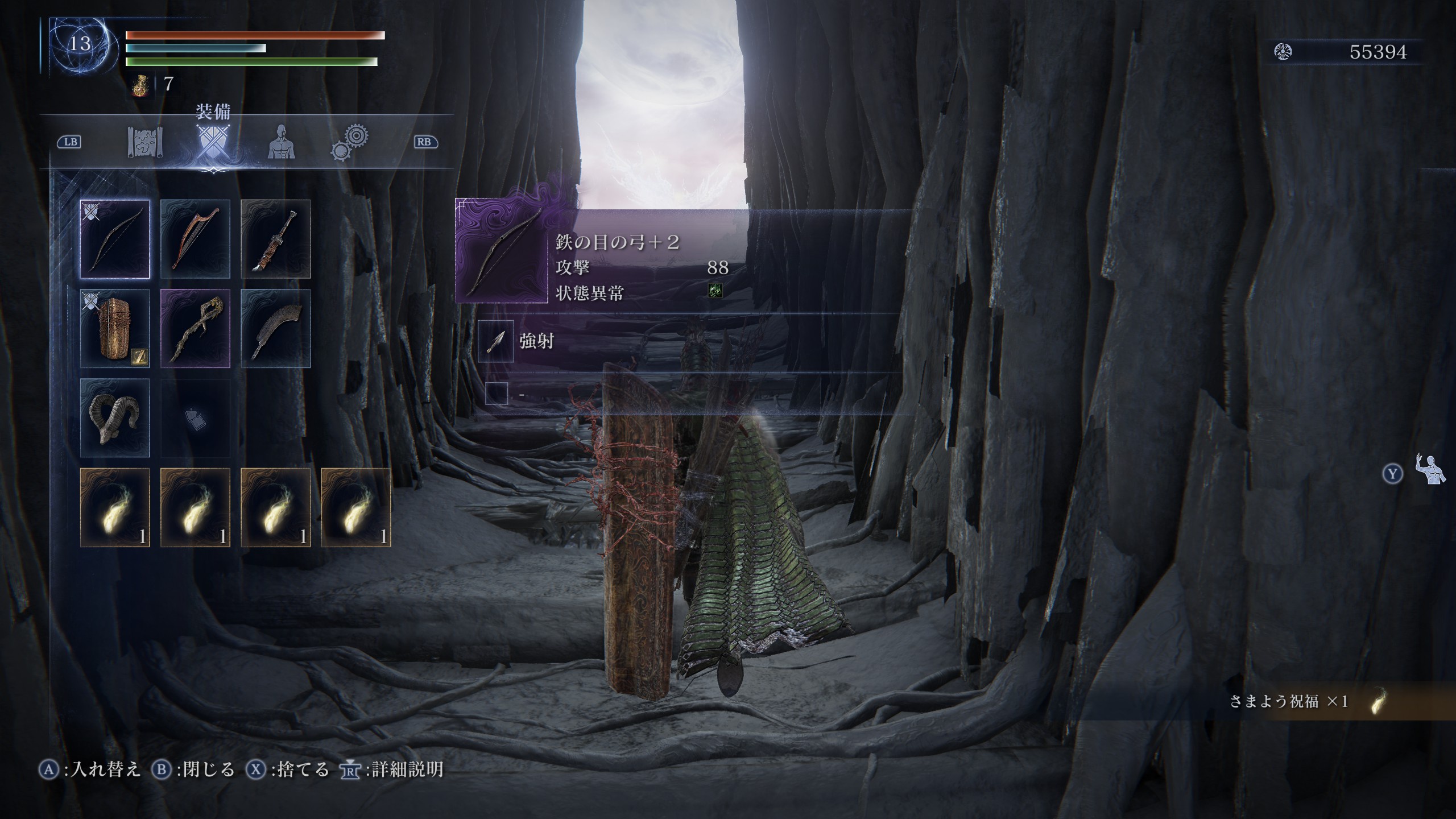
Task: Open the gesture figure icon
Action: point(1430,470)
